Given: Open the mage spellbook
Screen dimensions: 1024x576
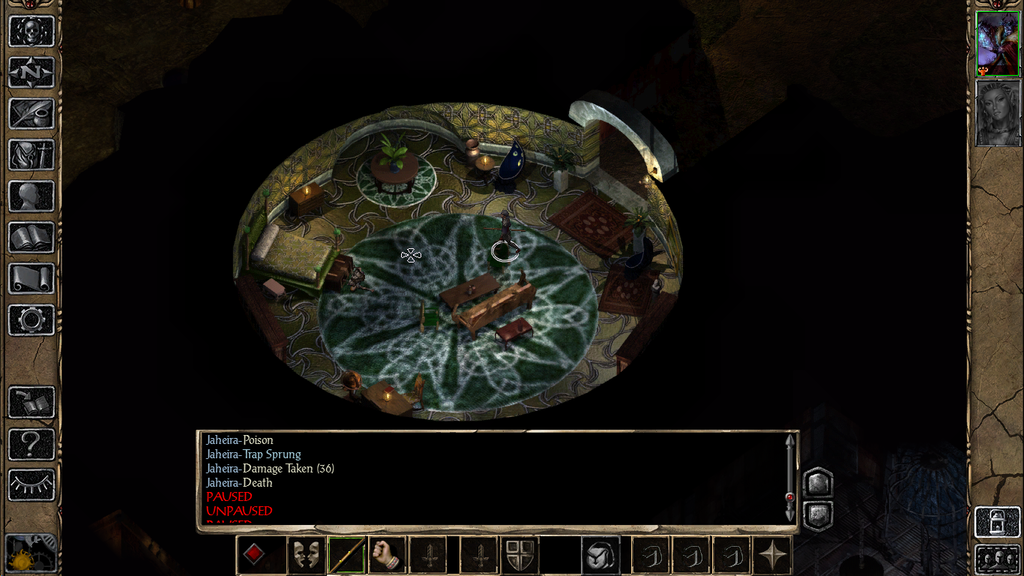Looking at the screenshot, I should pyautogui.click(x=31, y=237).
